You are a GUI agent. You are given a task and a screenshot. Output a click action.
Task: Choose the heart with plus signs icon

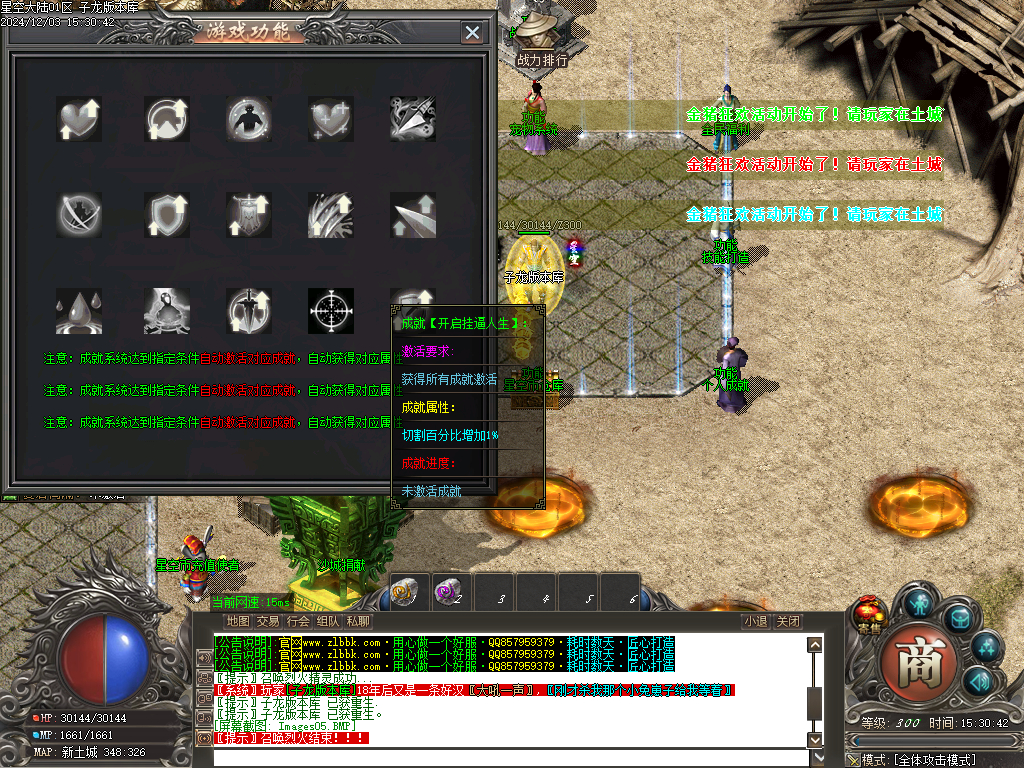point(330,118)
